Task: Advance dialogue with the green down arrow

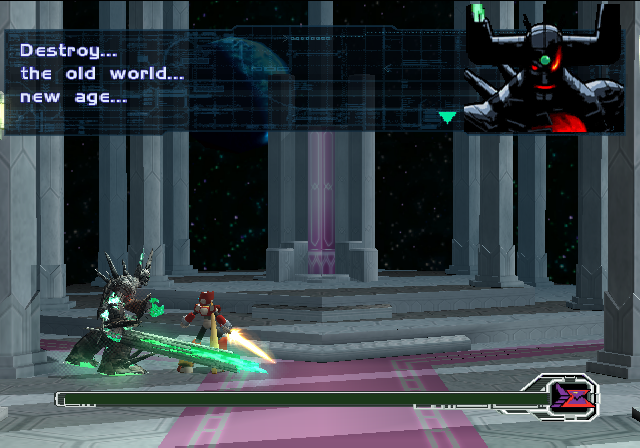Action: point(447,117)
